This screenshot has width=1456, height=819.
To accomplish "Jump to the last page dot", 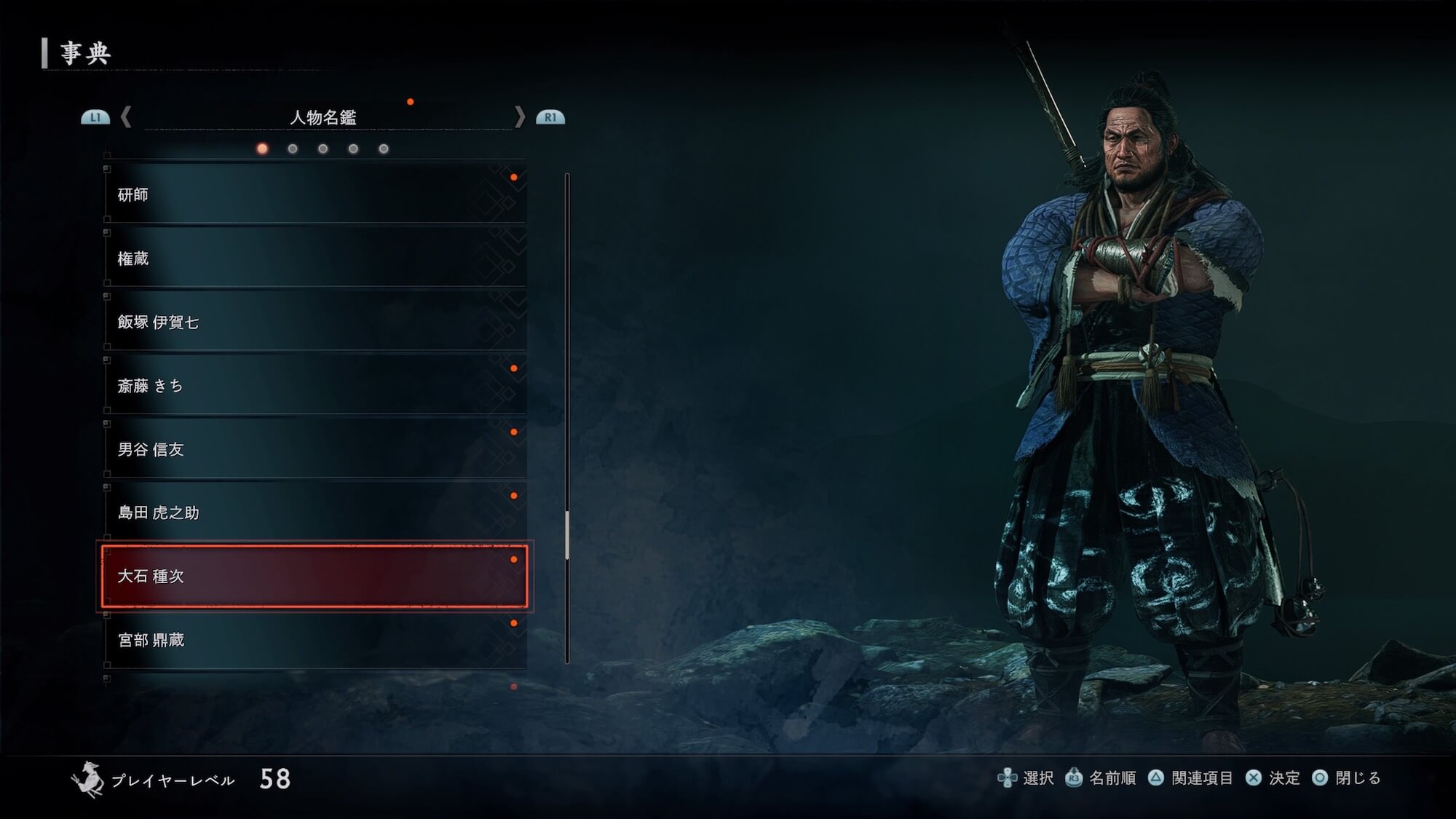I will (x=384, y=149).
